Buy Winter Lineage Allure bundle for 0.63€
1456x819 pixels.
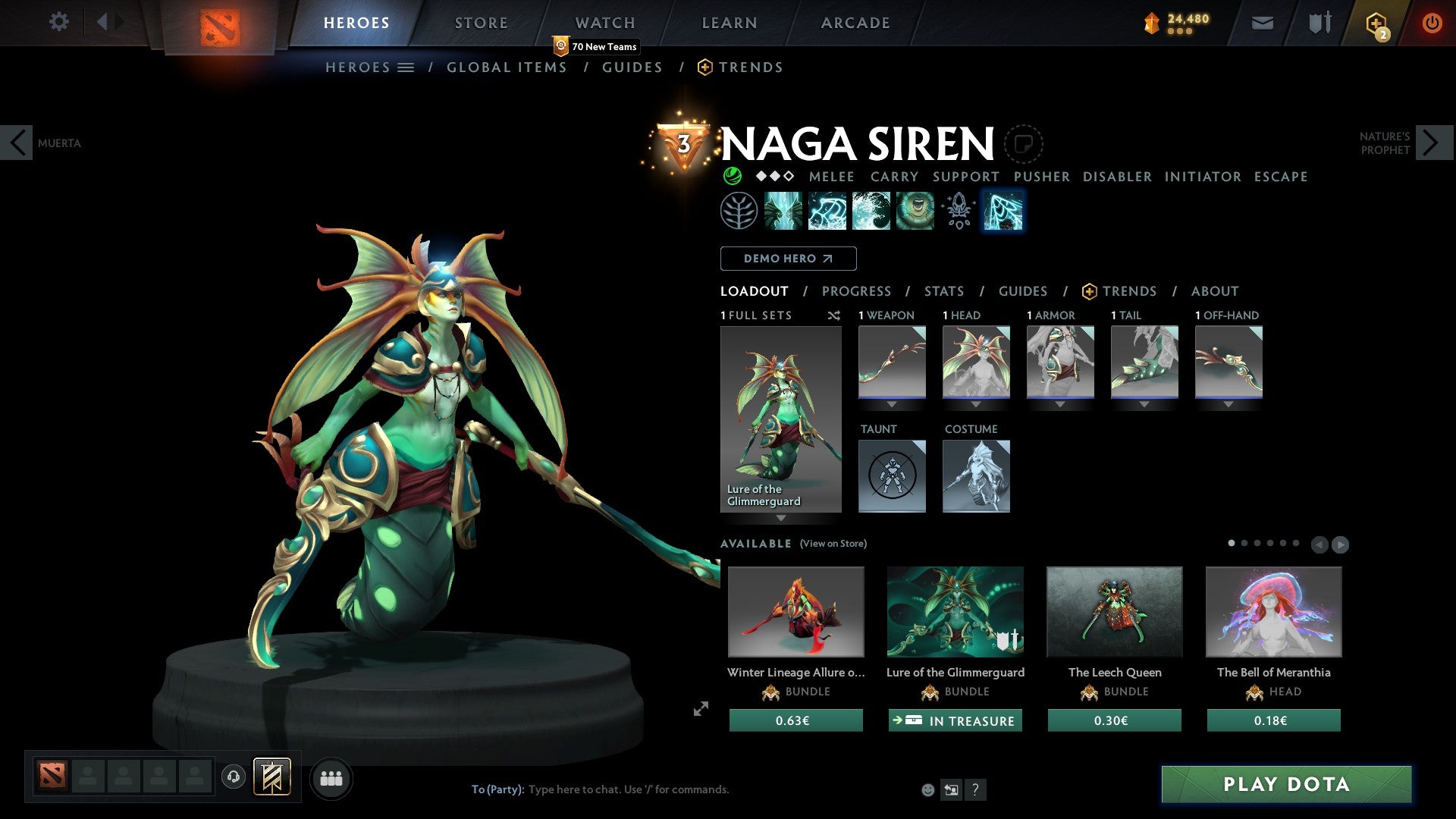tap(795, 720)
